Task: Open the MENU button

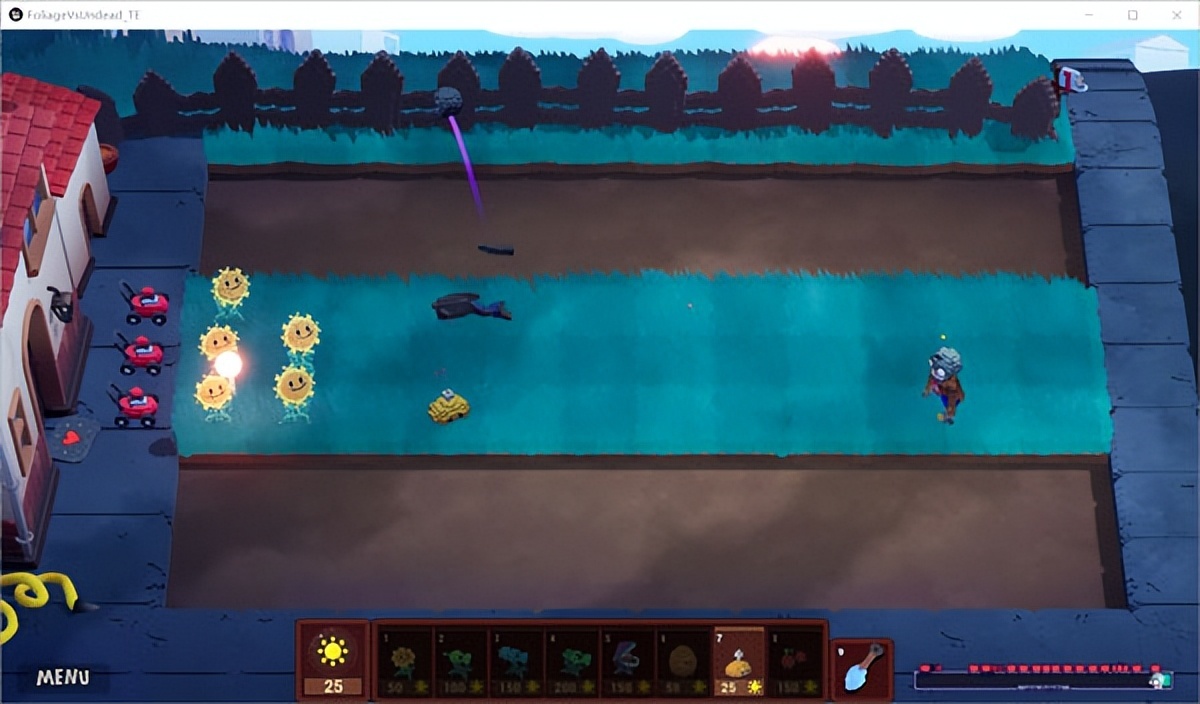Action: (63, 677)
